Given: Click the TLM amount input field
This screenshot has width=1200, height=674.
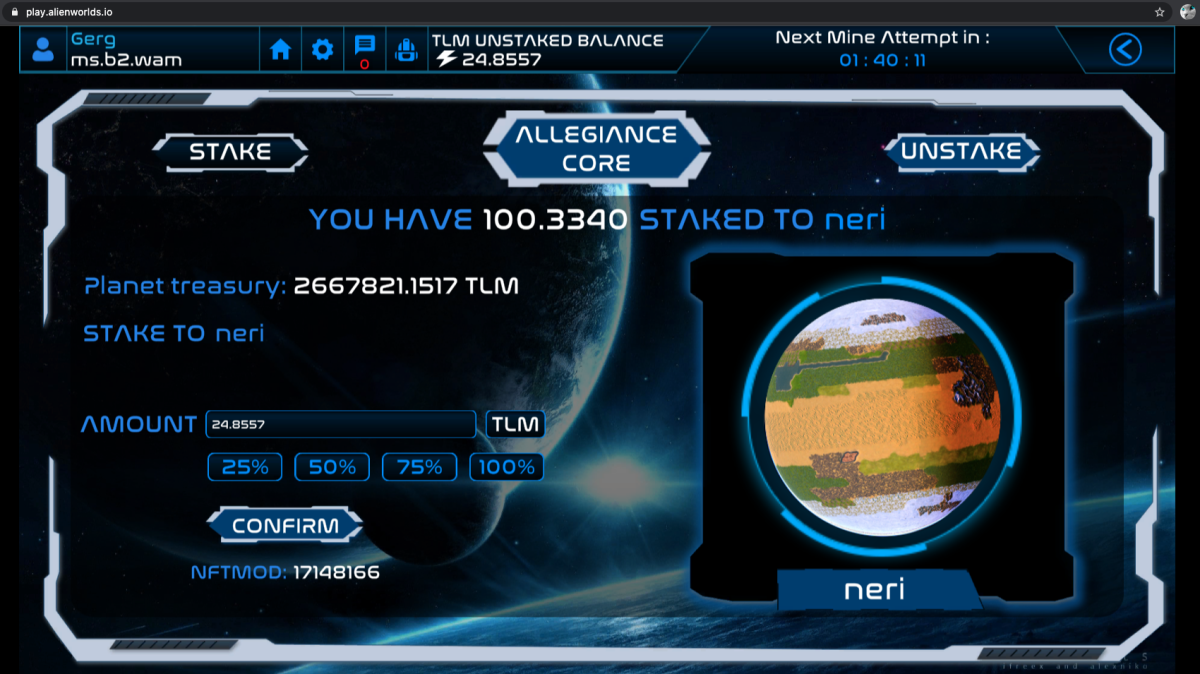Looking at the screenshot, I should [x=340, y=424].
